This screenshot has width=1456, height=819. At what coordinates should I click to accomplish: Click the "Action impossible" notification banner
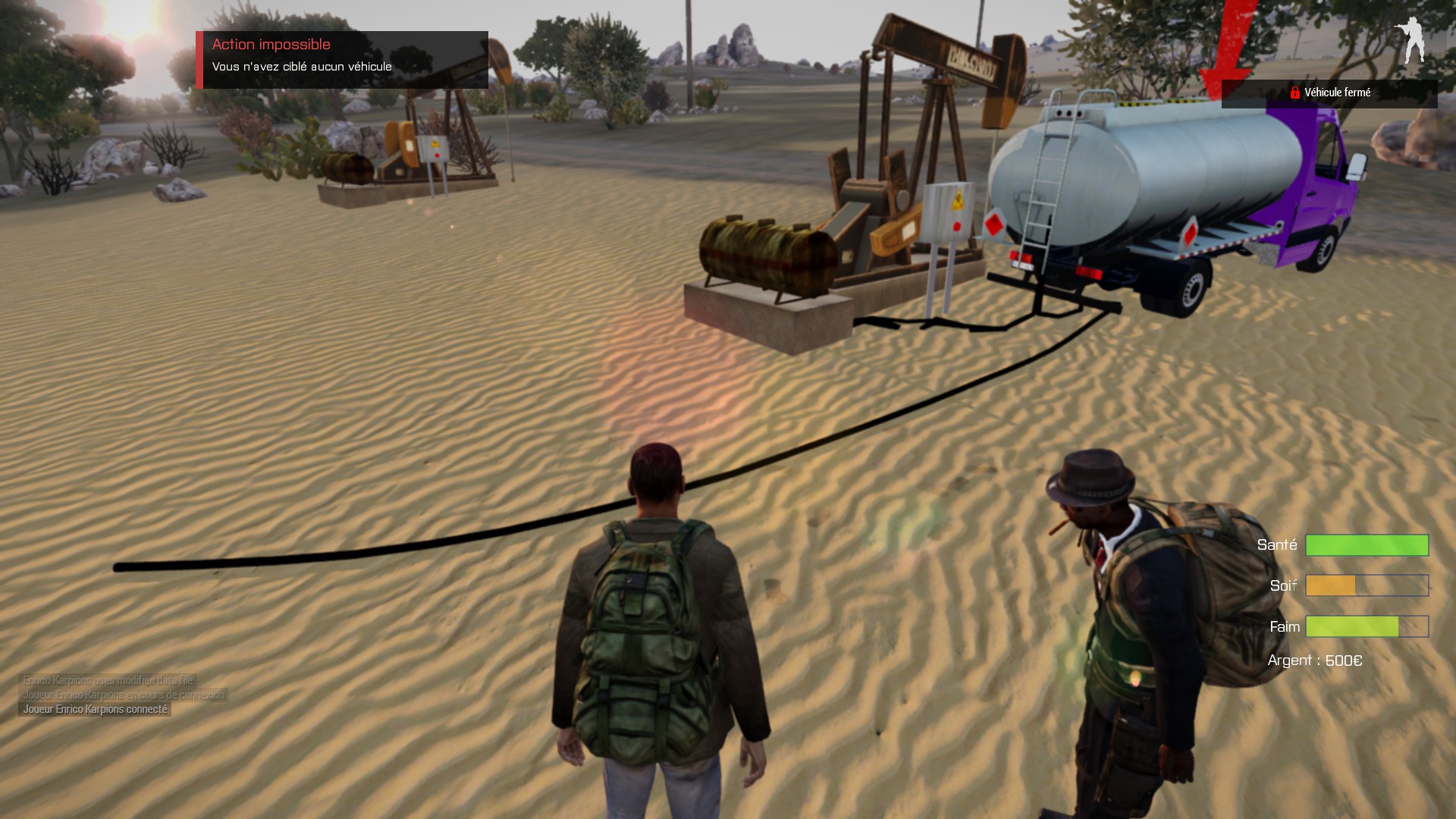click(343, 59)
